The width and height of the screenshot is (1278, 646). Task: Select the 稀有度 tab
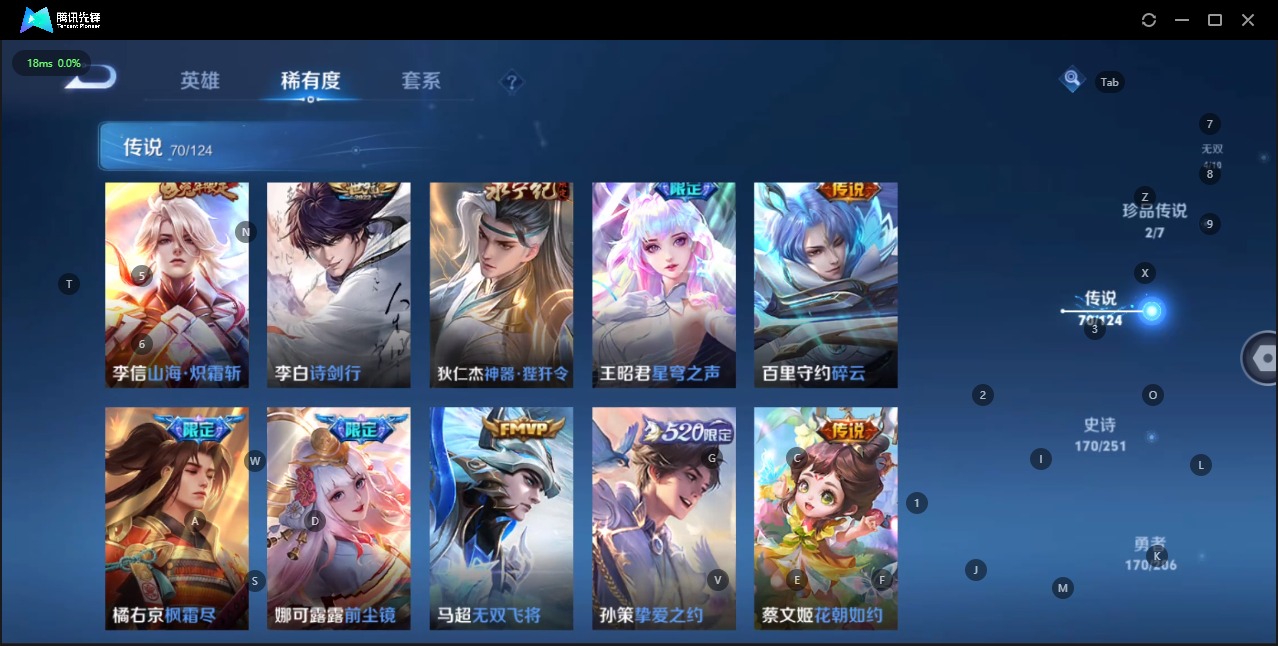click(x=310, y=81)
